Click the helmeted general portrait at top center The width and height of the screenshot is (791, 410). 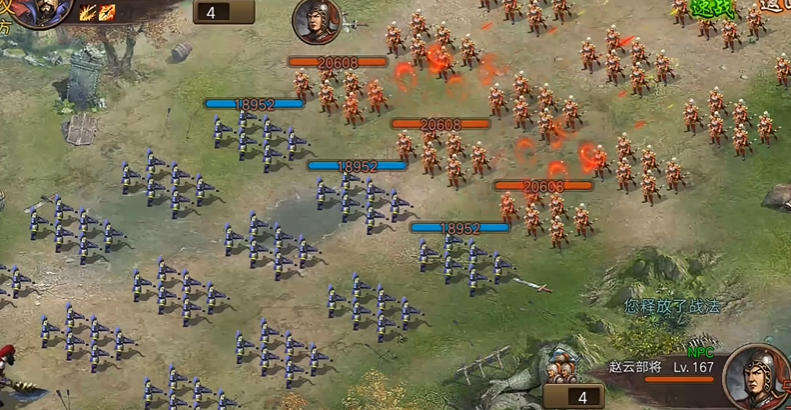pos(316,21)
